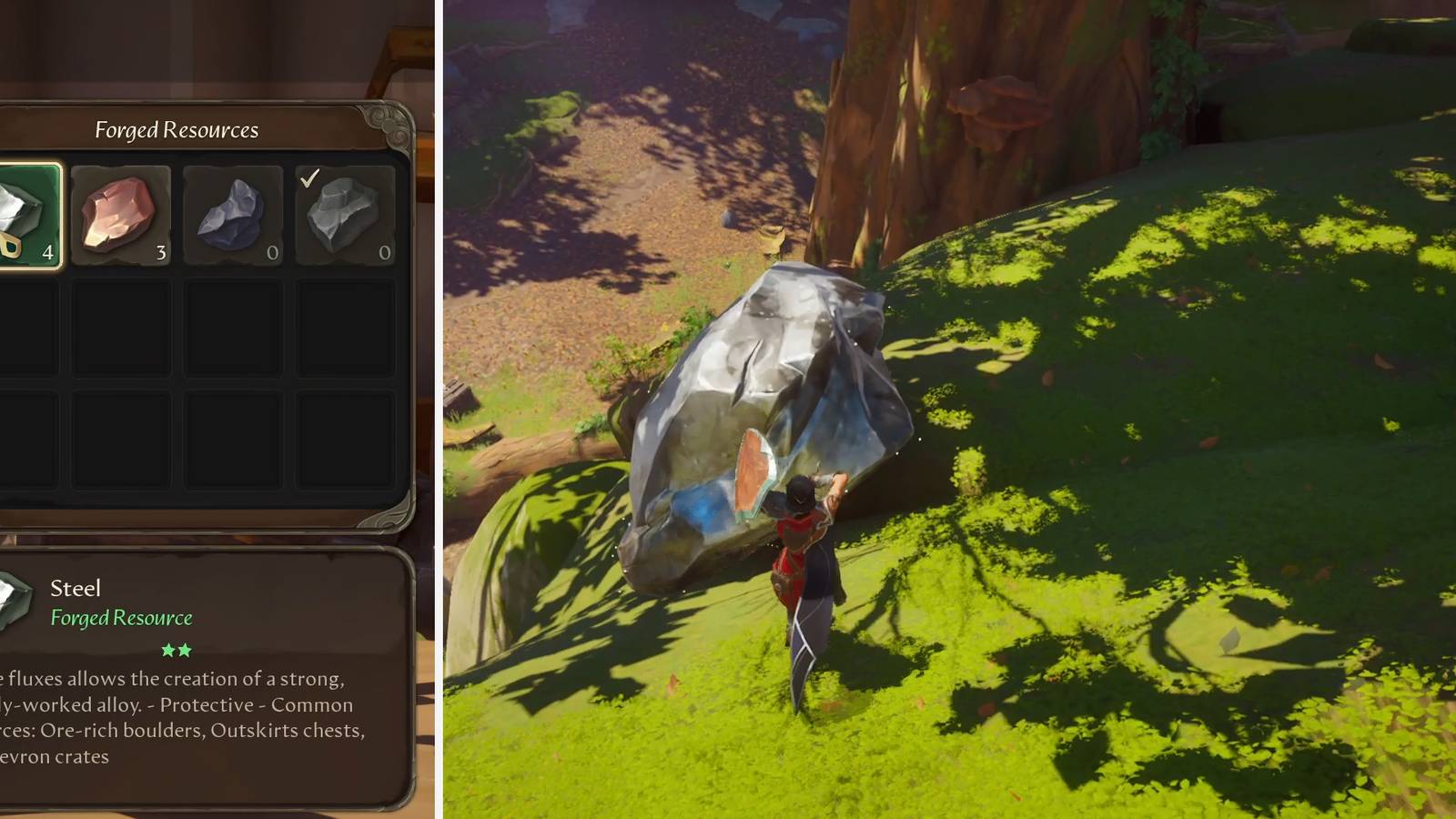The height and width of the screenshot is (819, 1456).
Task: Click the blue flint stone resource icon
Action: click(232, 214)
